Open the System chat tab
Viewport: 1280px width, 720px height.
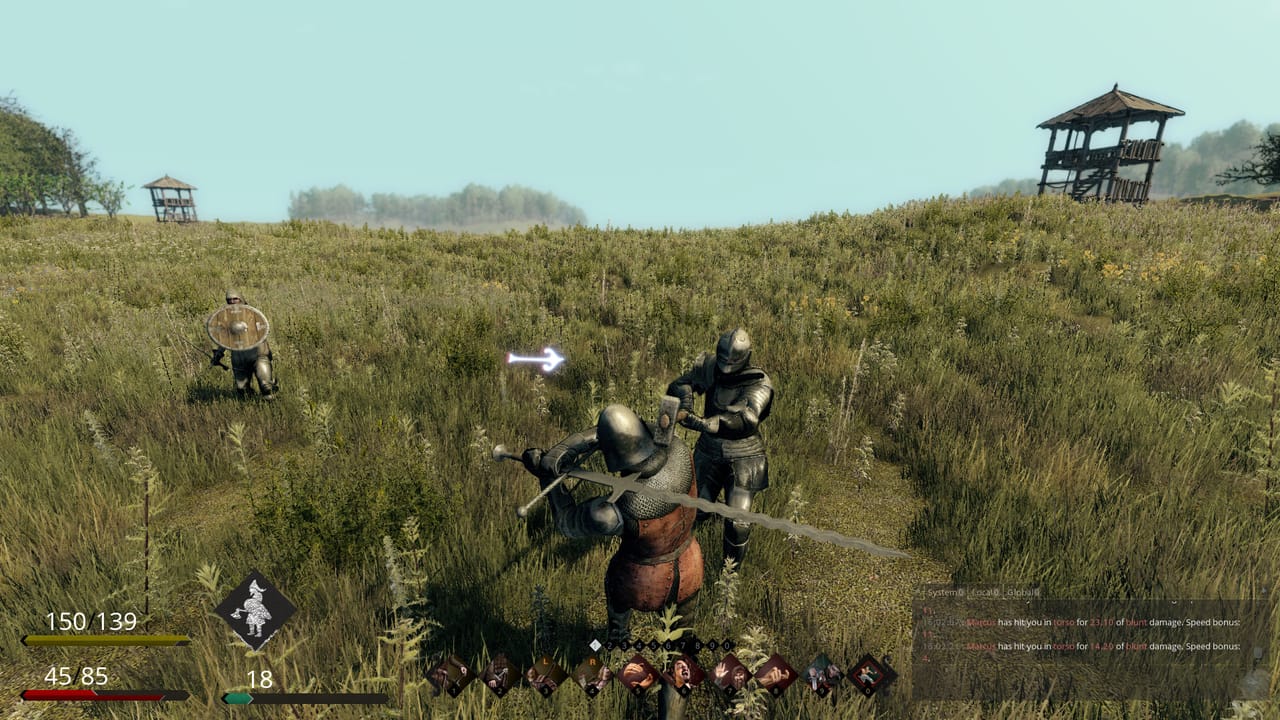click(945, 592)
